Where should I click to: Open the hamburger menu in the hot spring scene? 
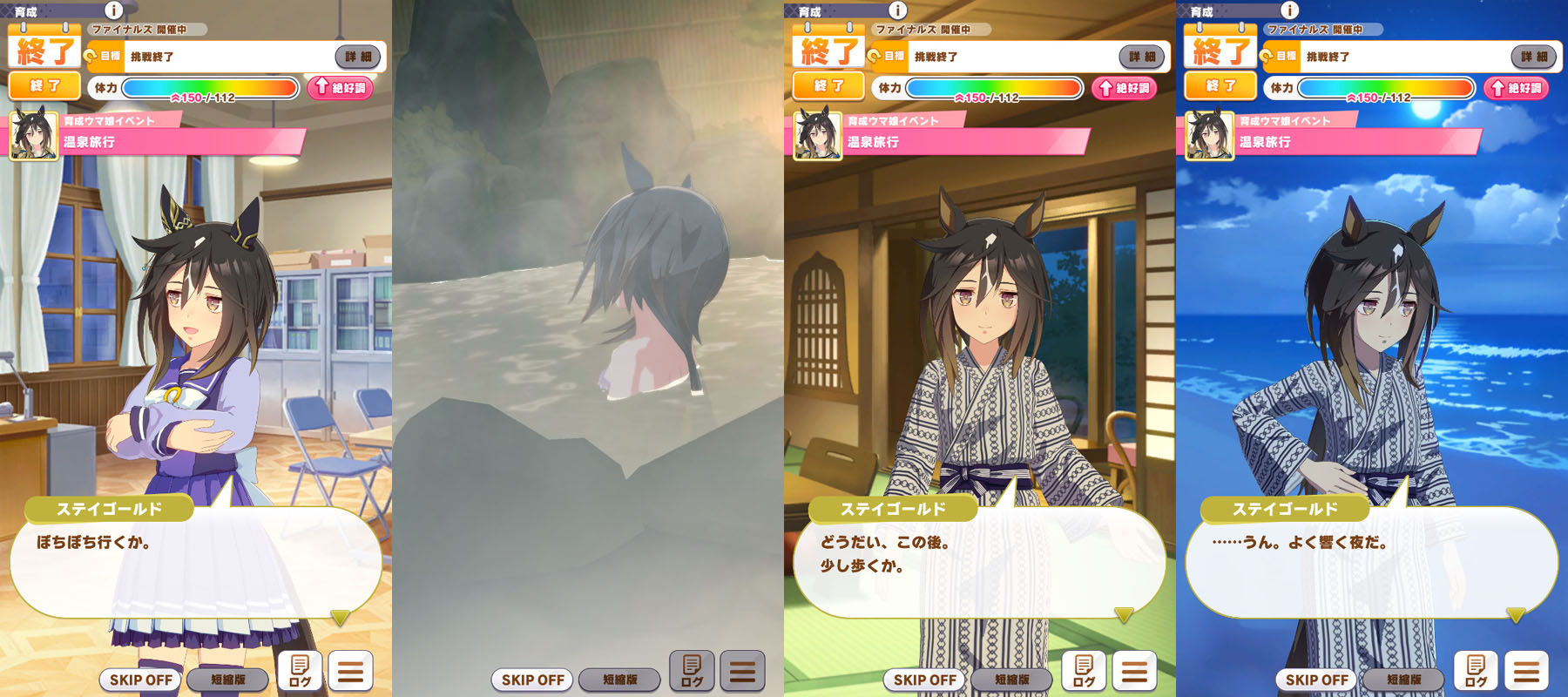(x=742, y=671)
